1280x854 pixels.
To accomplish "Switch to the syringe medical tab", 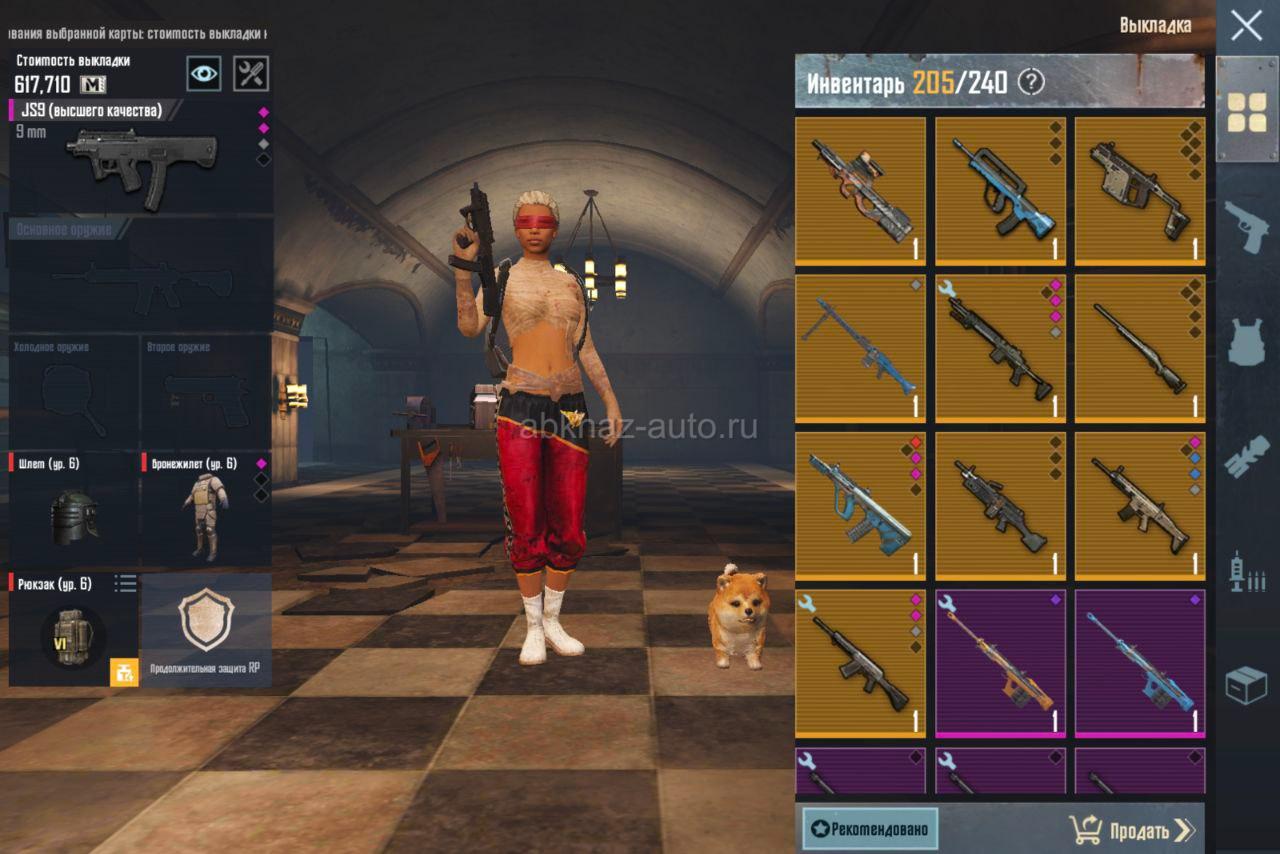I will [x=1247, y=570].
